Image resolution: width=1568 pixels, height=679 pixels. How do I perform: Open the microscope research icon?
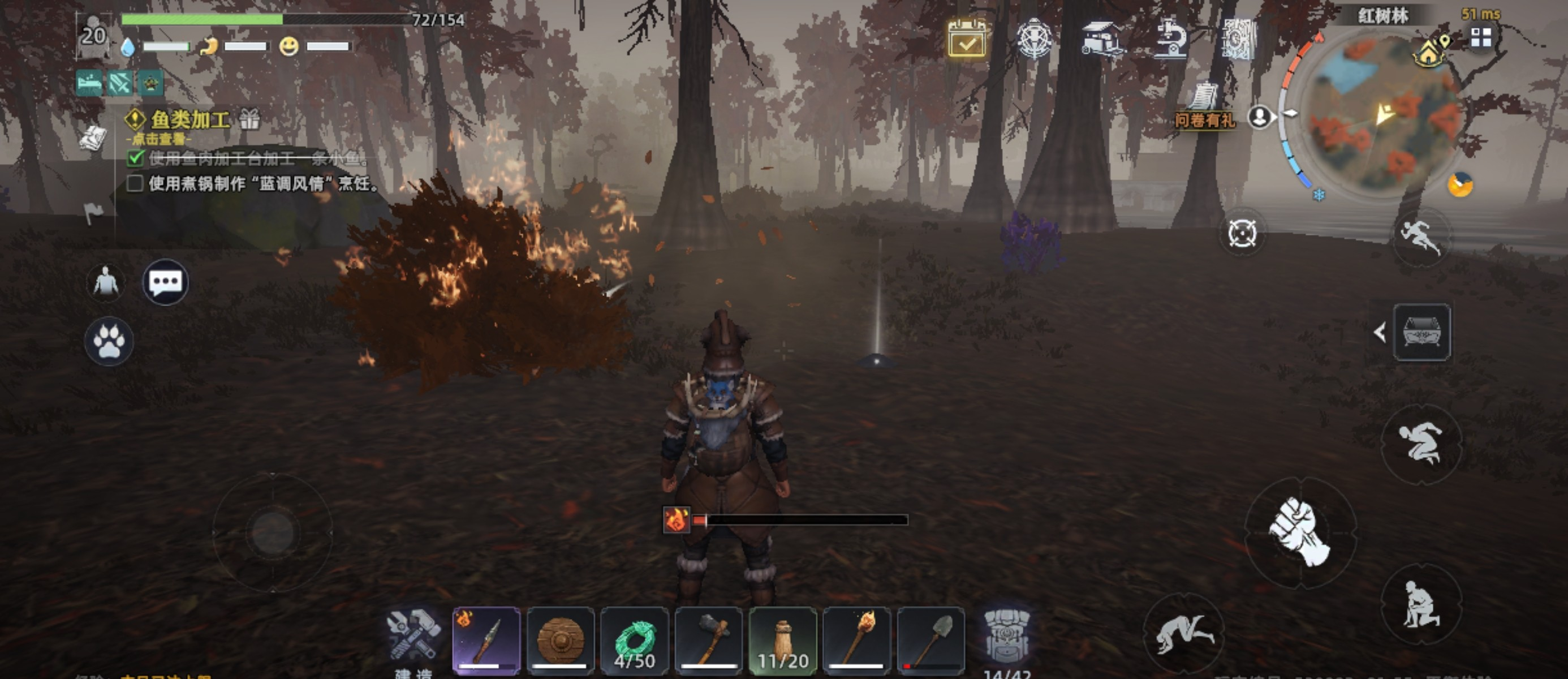(x=1170, y=38)
